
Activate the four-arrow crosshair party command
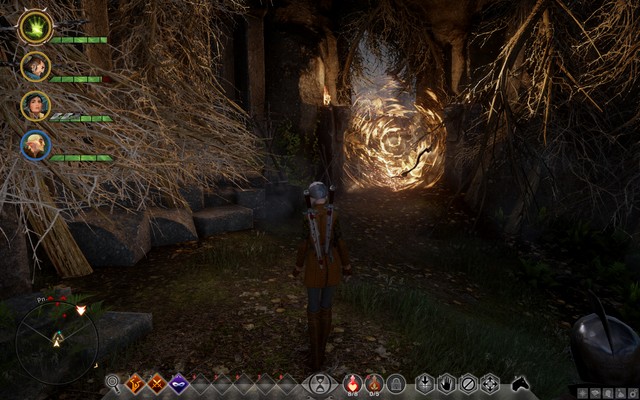[x=490, y=383]
